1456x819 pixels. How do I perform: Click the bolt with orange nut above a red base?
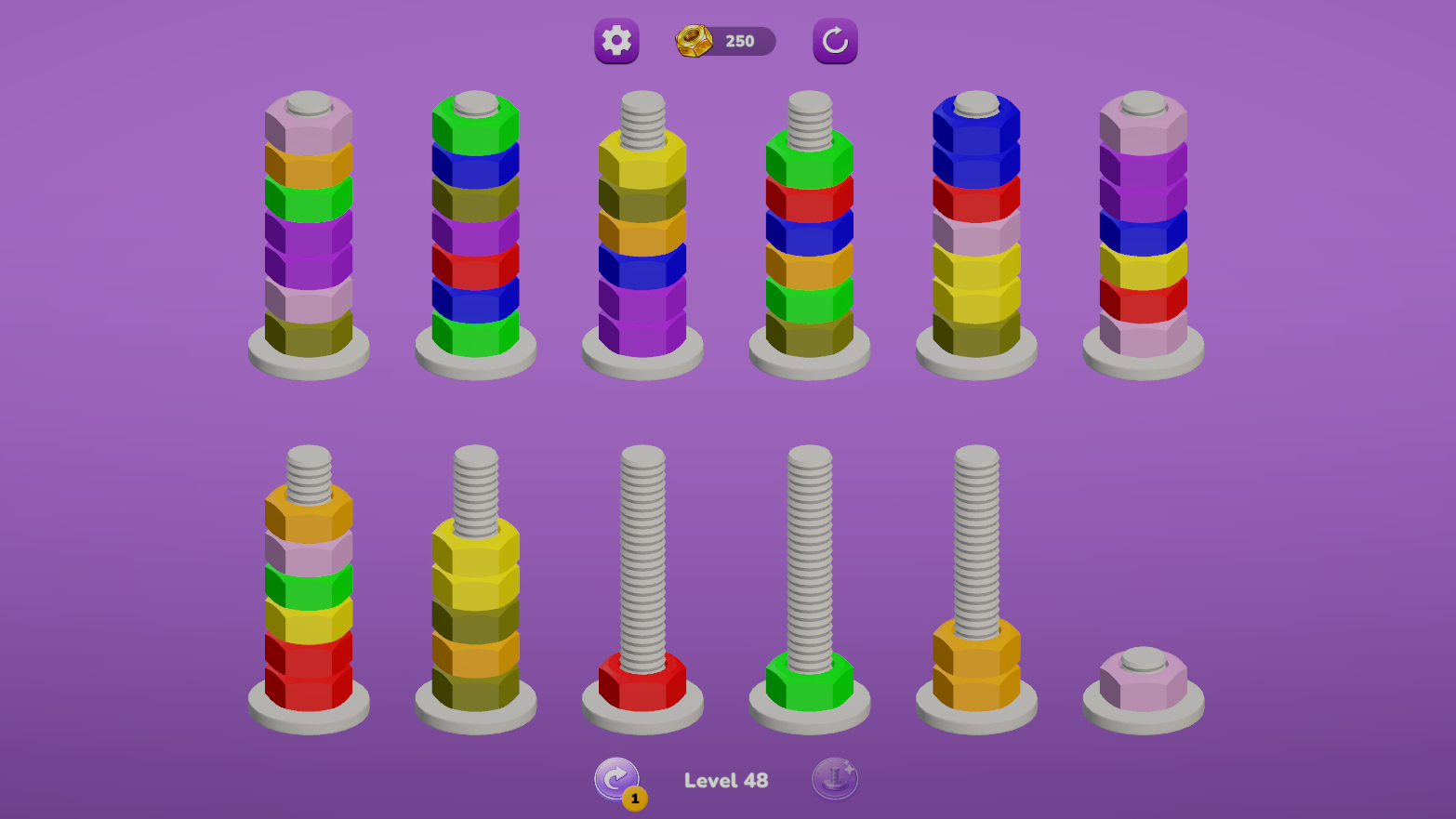[x=309, y=595]
